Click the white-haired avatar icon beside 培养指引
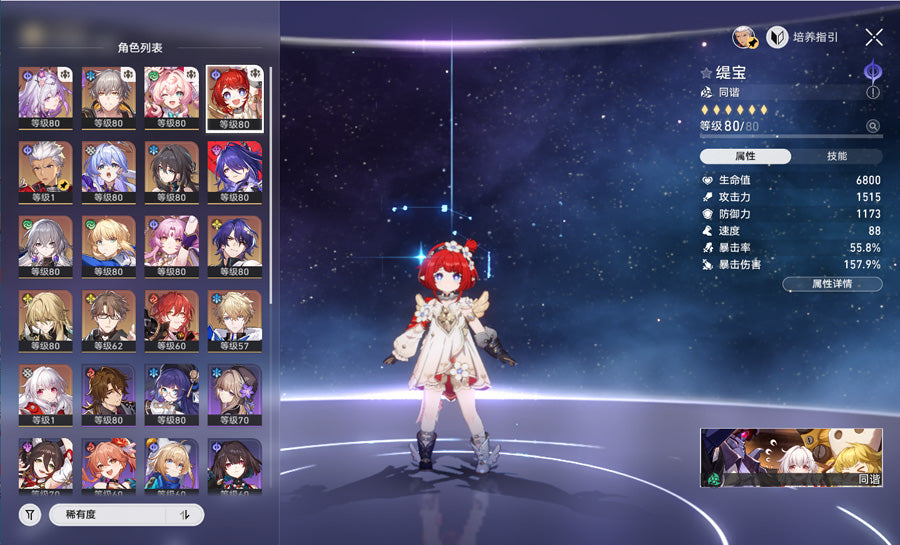The width and height of the screenshot is (900, 545). click(742, 37)
